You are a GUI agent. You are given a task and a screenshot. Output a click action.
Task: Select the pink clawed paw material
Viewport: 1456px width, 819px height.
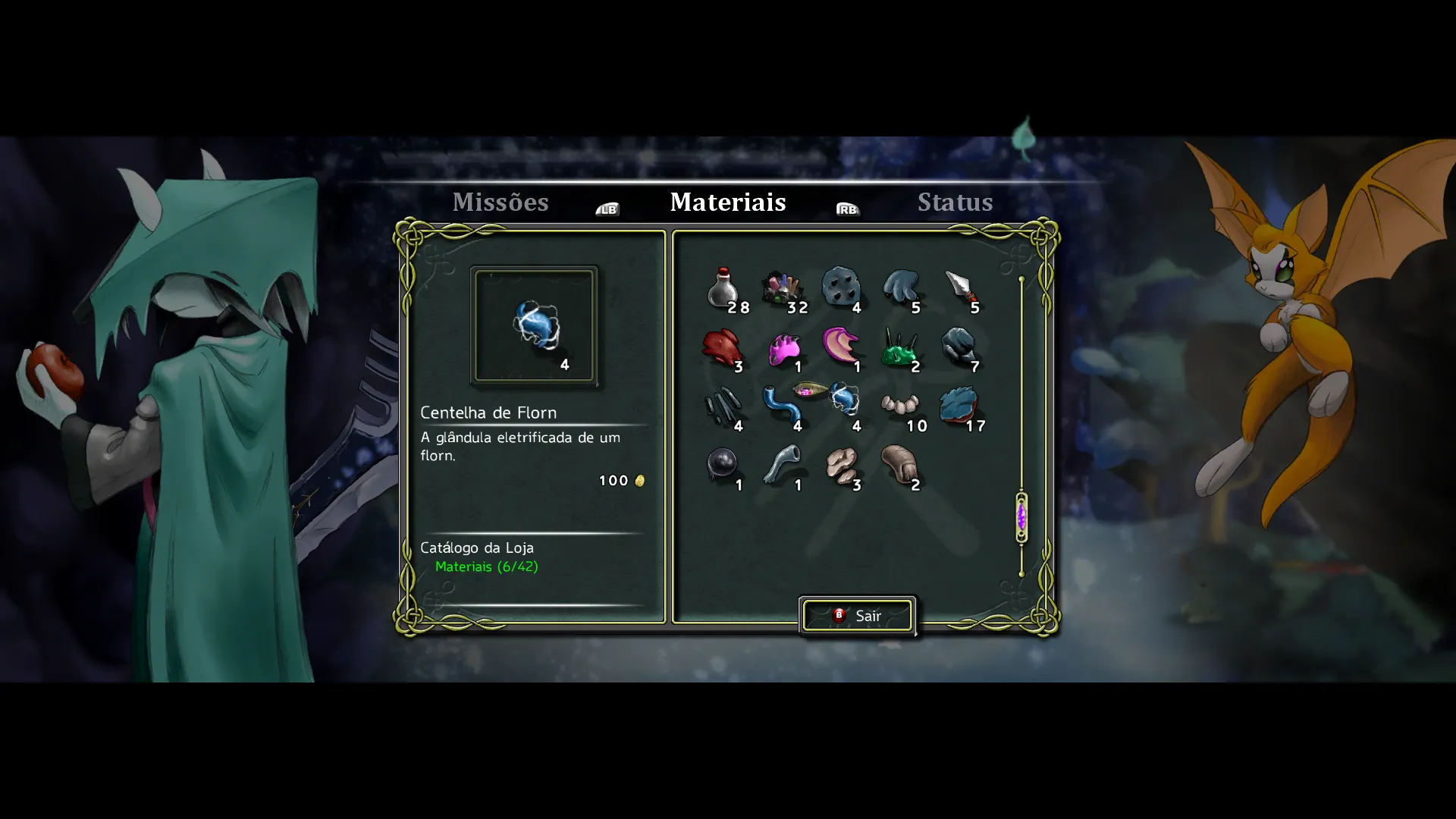click(x=783, y=350)
